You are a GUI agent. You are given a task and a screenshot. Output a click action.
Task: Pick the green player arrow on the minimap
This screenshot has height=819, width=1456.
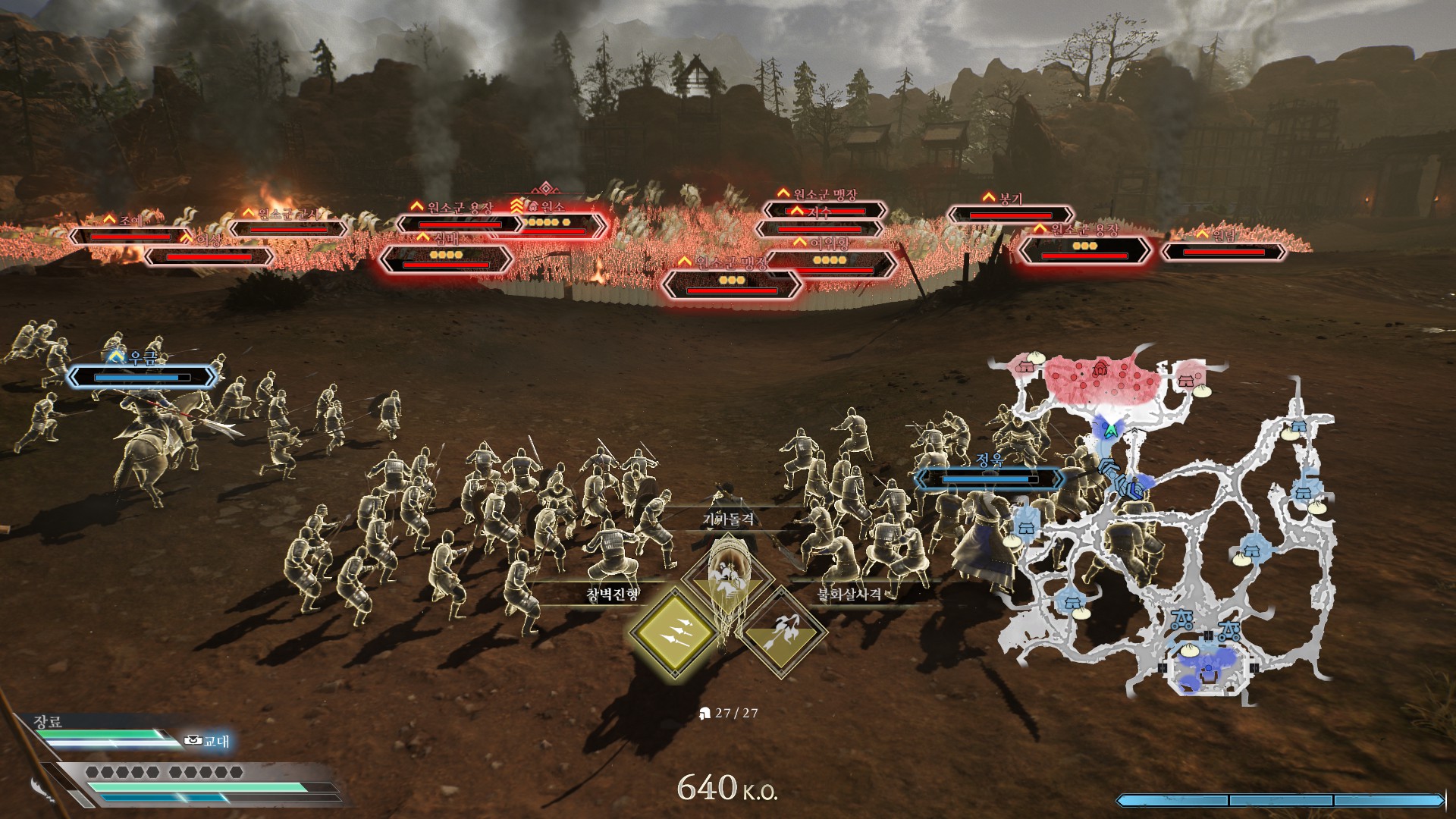1110,430
